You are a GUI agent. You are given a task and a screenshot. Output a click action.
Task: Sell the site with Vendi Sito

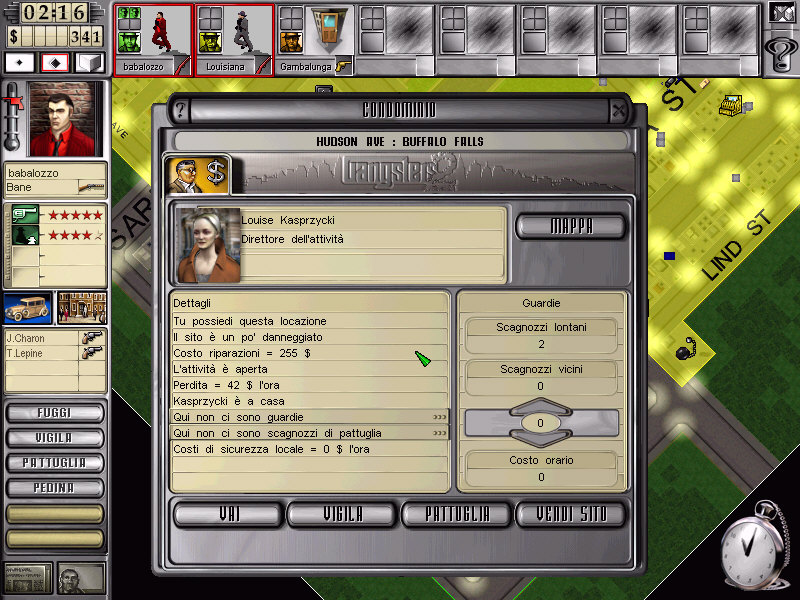pos(571,514)
